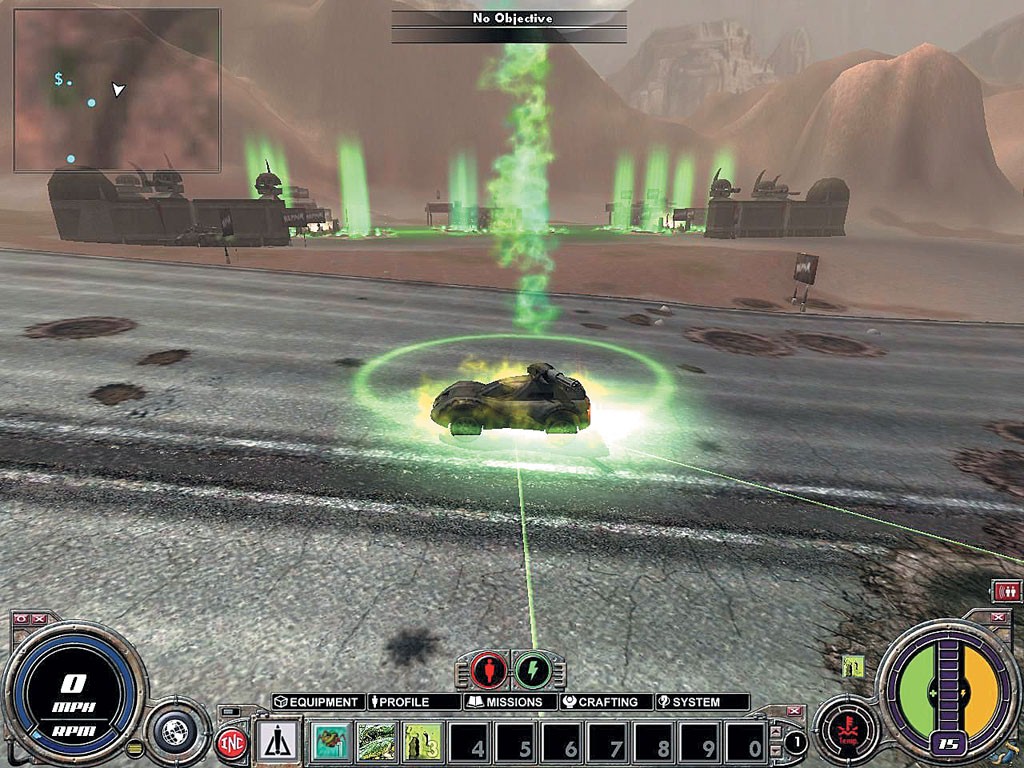Toggle the green lightning bolt button
Image resolution: width=1024 pixels, height=768 pixels.
pyautogui.click(x=532, y=669)
